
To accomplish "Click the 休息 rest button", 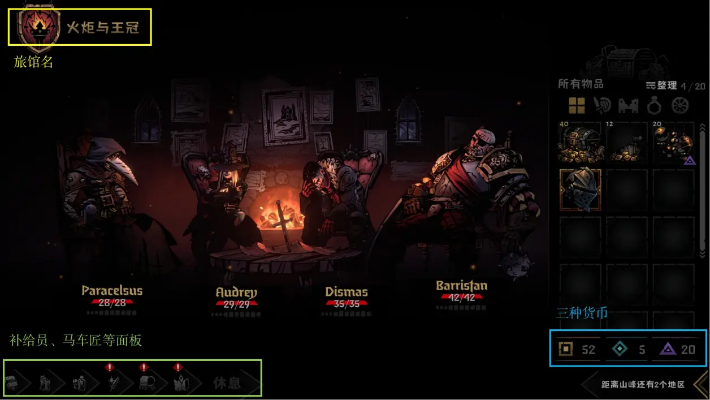I will (x=228, y=382).
